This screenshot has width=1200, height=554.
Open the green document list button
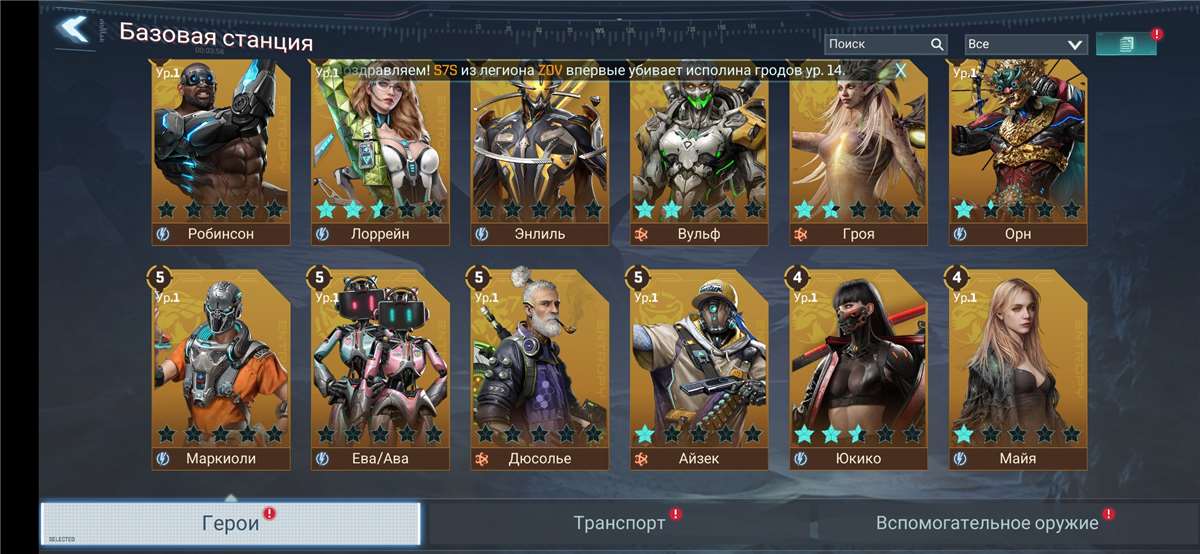1126,44
